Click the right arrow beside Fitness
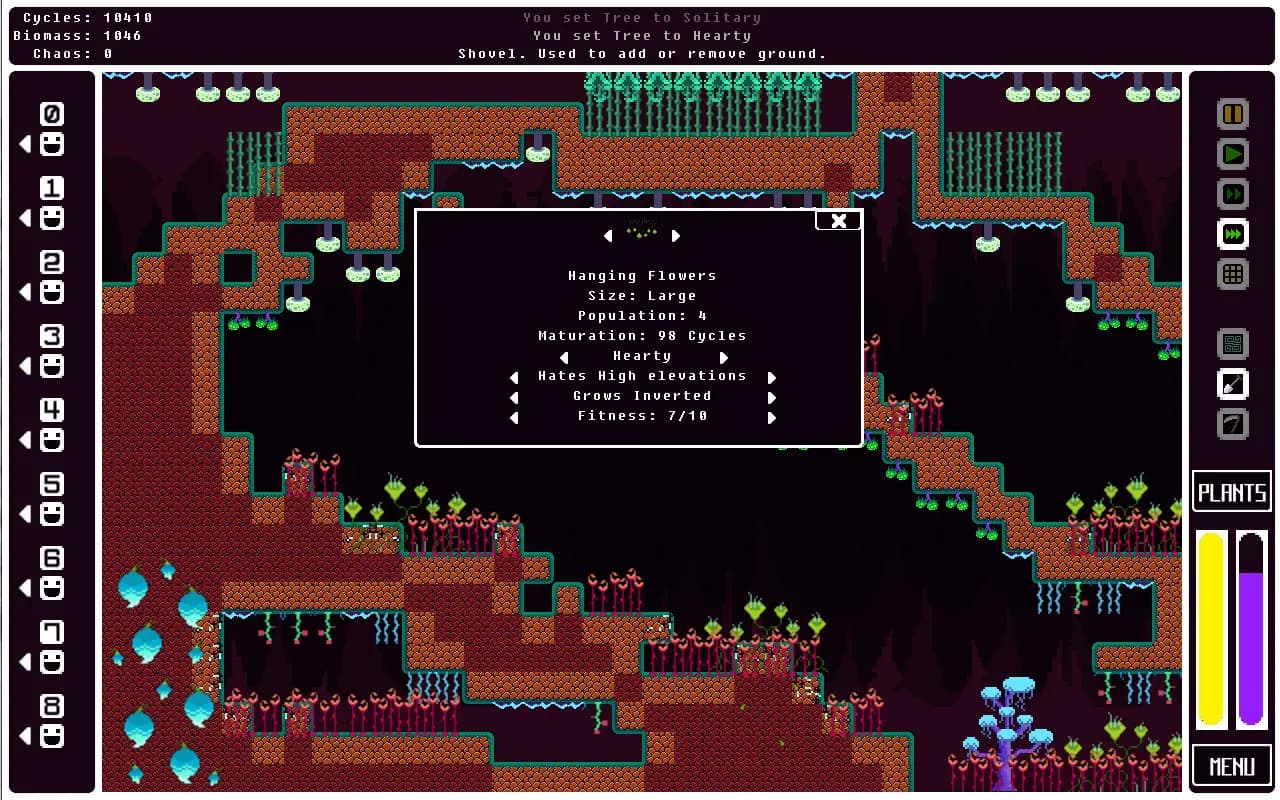This screenshot has width=1280, height=800. (x=771, y=417)
